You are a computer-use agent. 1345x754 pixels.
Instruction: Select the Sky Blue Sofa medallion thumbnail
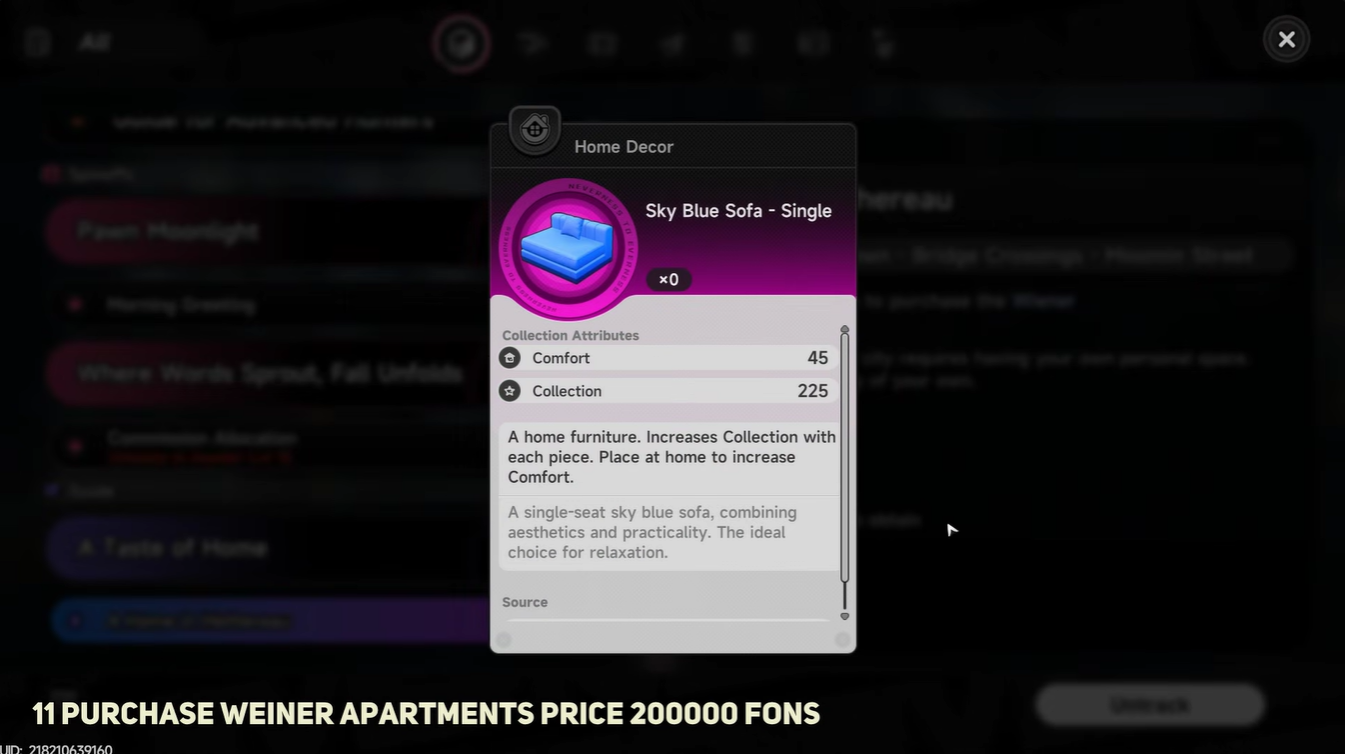(567, 247)
